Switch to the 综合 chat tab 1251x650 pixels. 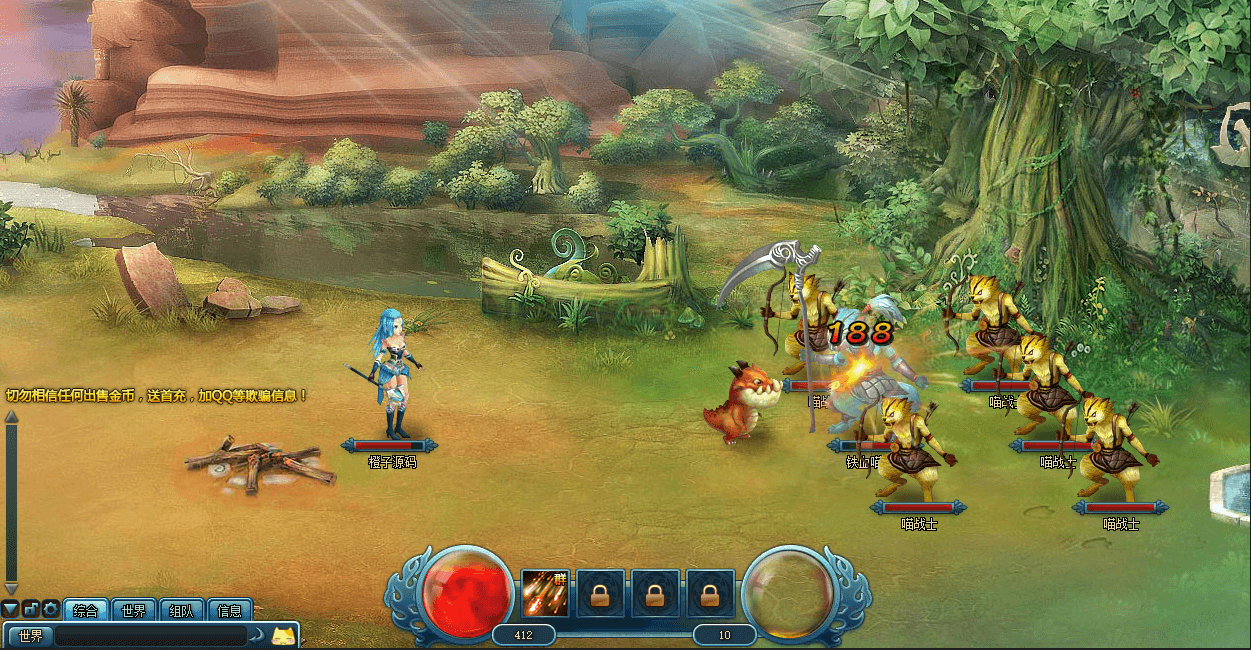tap(86, 610)
